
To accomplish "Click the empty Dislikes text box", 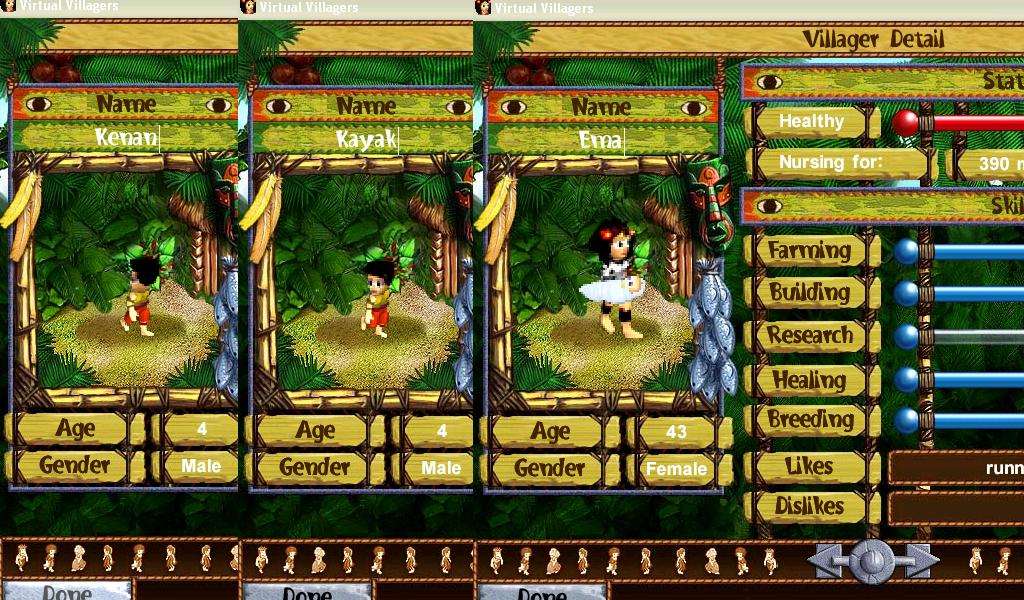I will (x=955, y=508).
